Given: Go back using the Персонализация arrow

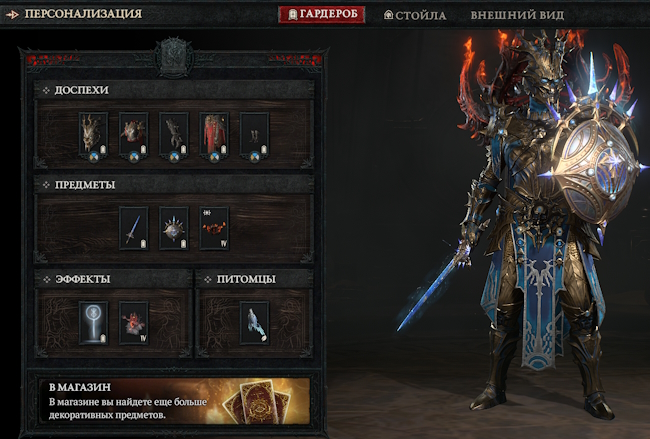Looking at the screenshot, I should coord(11,14).
